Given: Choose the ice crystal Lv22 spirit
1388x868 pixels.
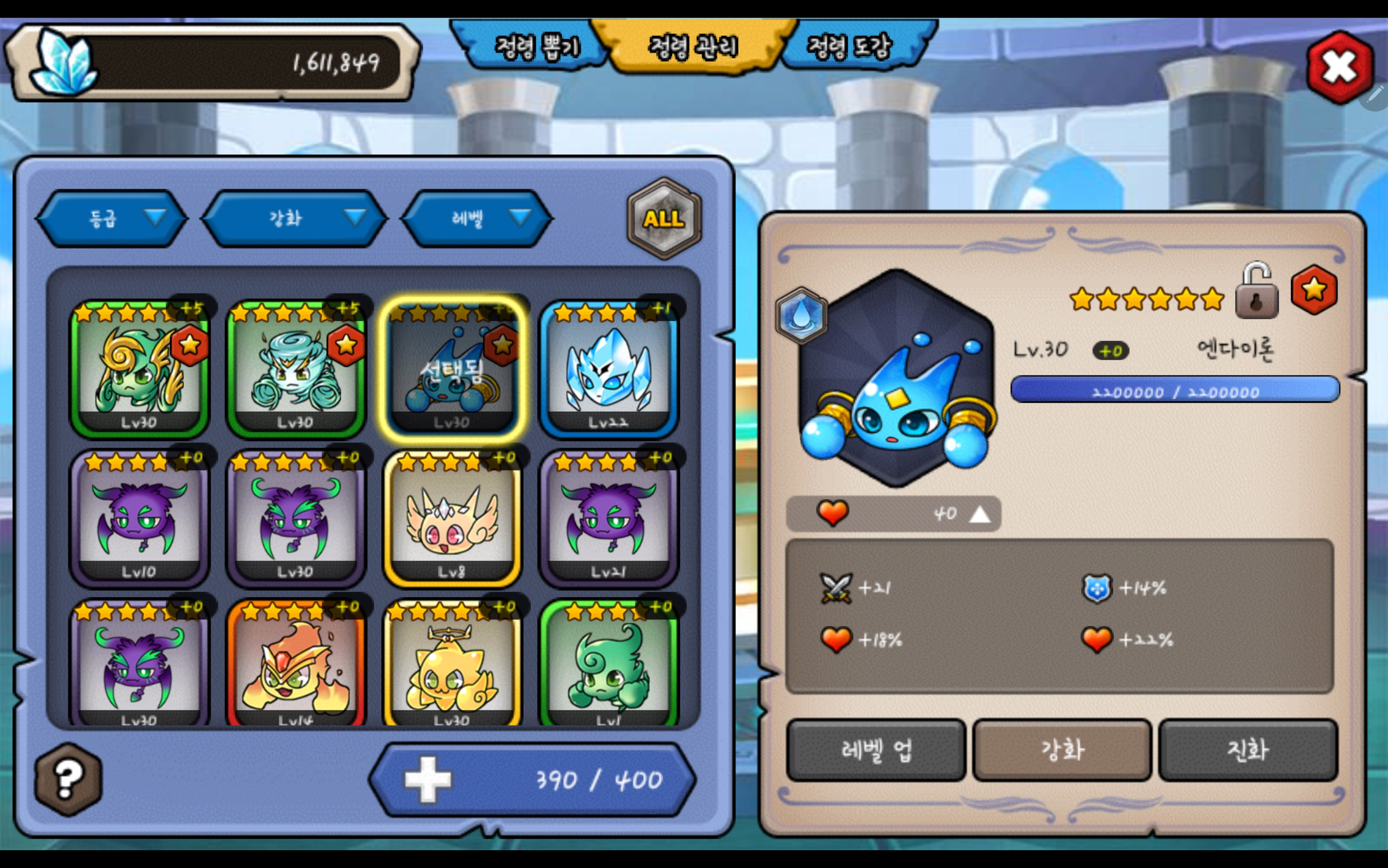Looking at the screenshot, I should click(x=609, y=369).
